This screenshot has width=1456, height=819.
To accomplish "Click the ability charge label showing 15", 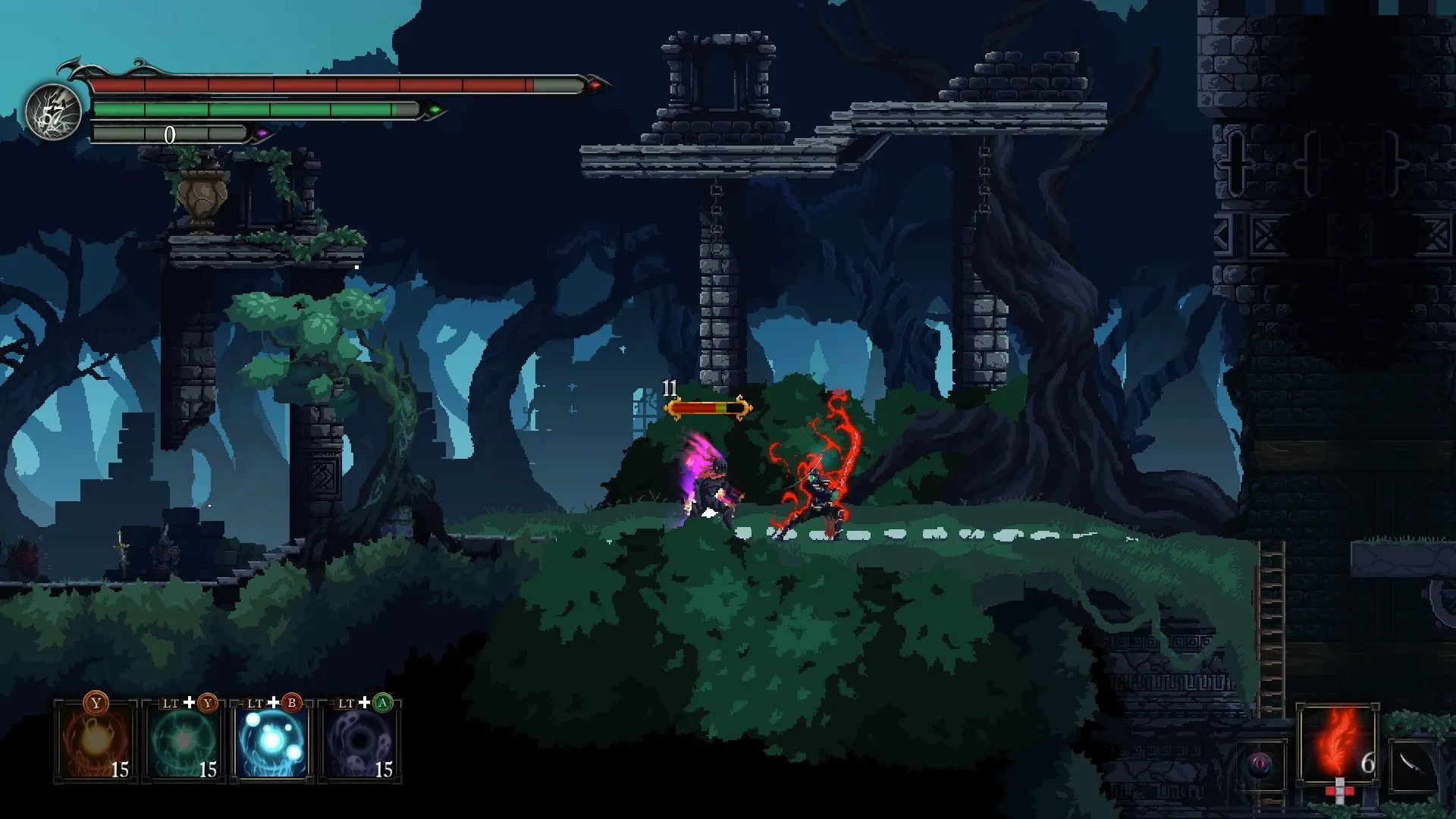I will 121,767.
